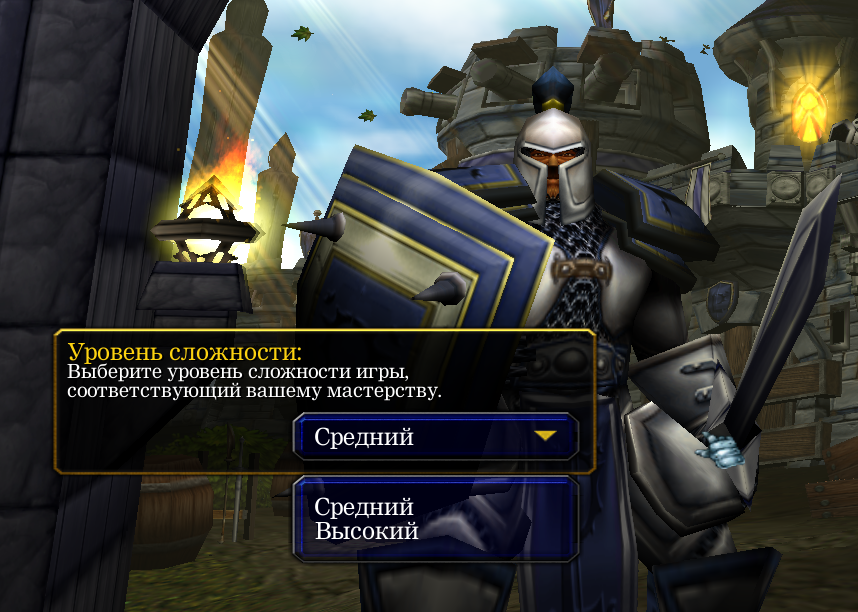Choose Средний in the dropdown list

(x=364, y=507)
